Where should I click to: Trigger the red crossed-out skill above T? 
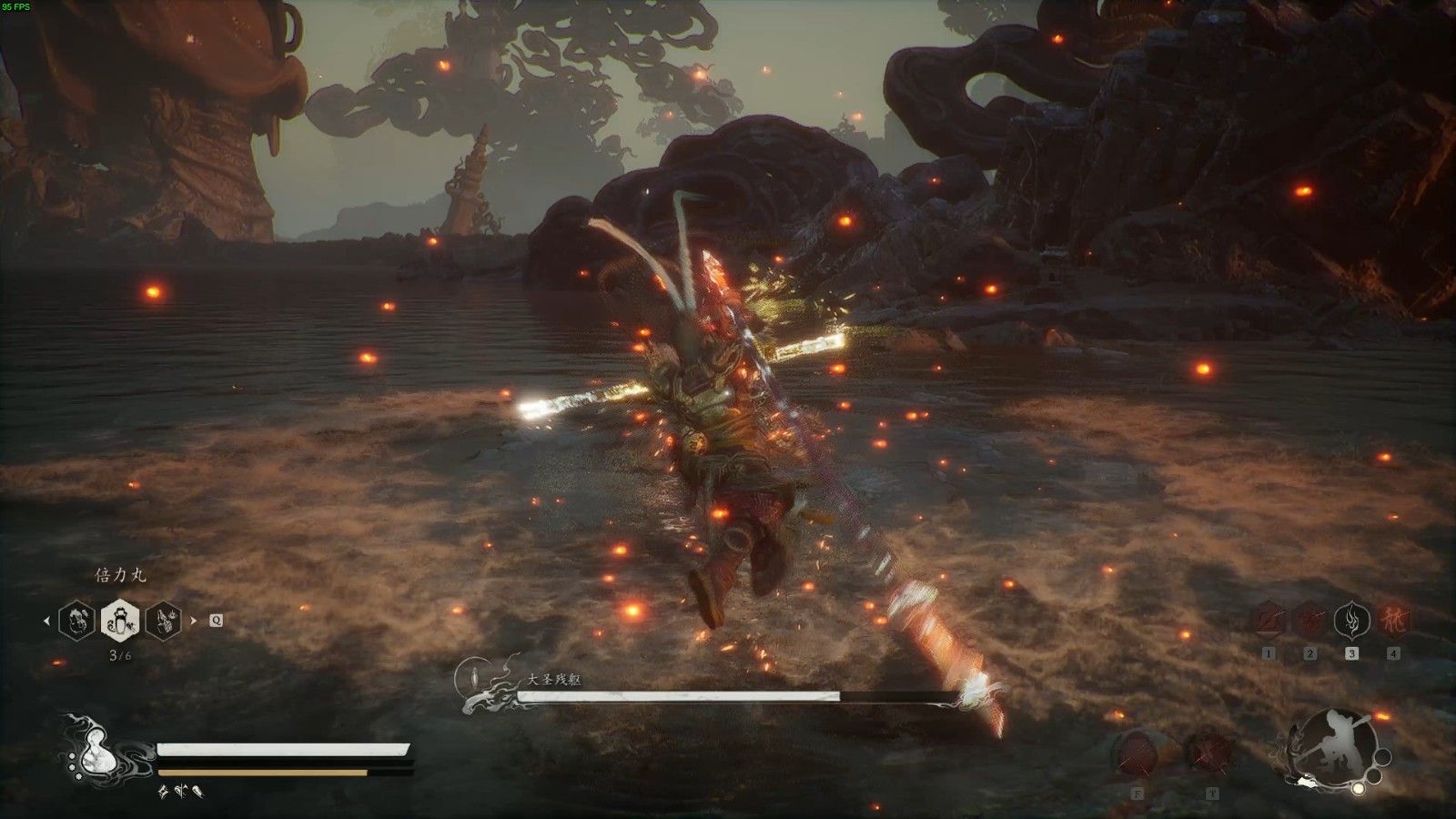(x=1211, y=753)
